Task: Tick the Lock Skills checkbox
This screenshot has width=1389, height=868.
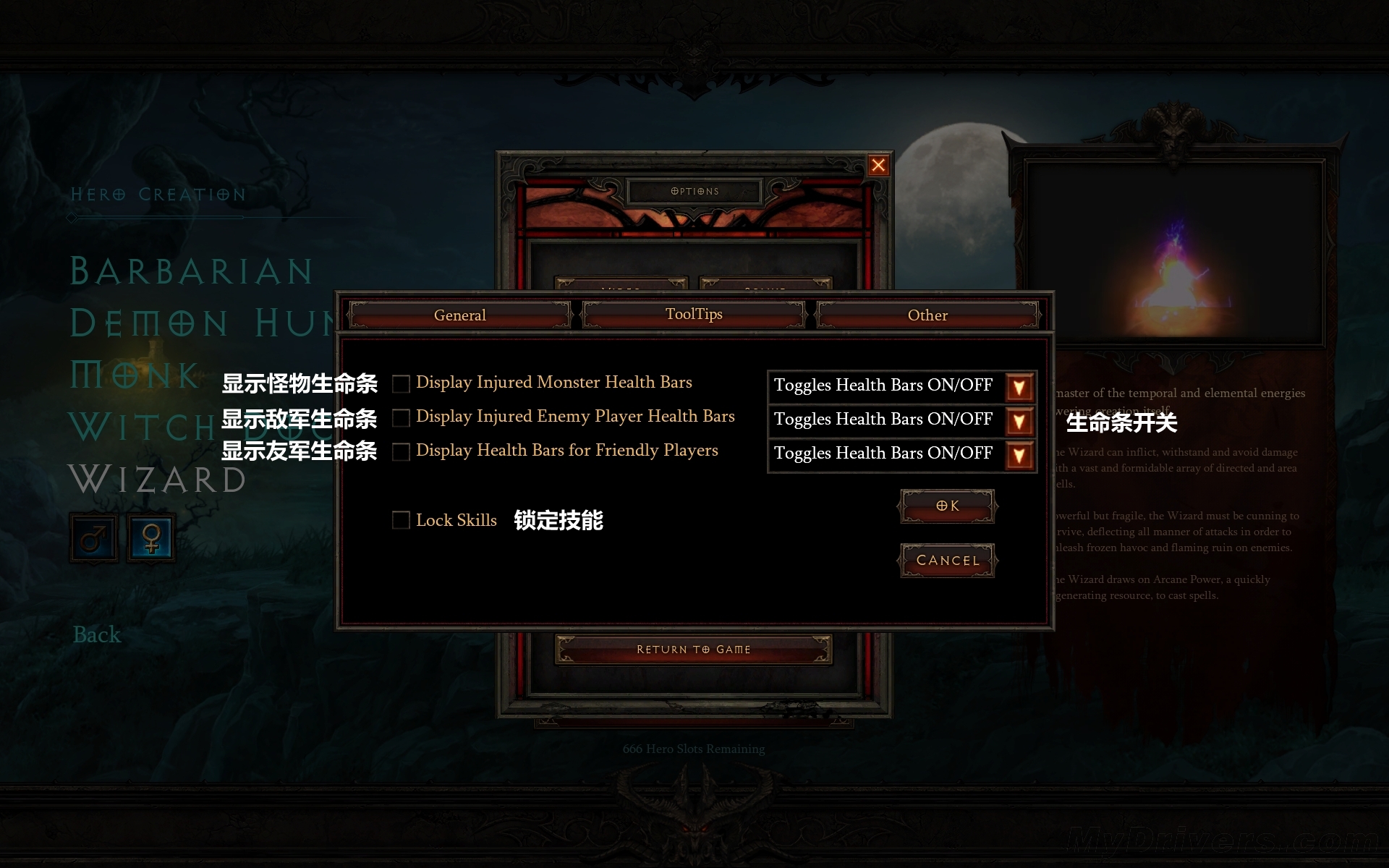Action: click(401, 520)
